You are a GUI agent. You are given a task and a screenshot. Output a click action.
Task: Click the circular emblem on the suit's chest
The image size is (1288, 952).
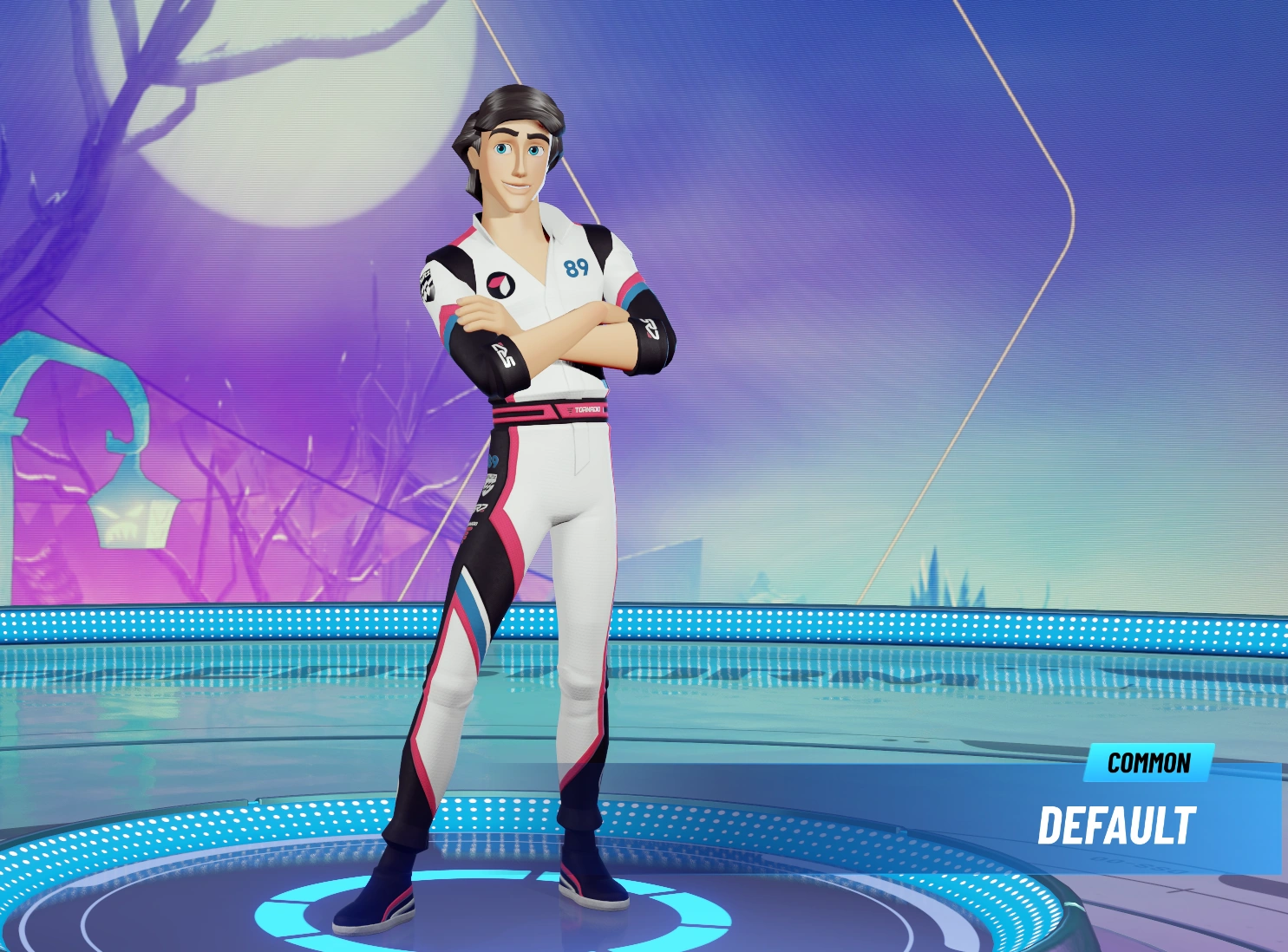click(x=502, y=286)
